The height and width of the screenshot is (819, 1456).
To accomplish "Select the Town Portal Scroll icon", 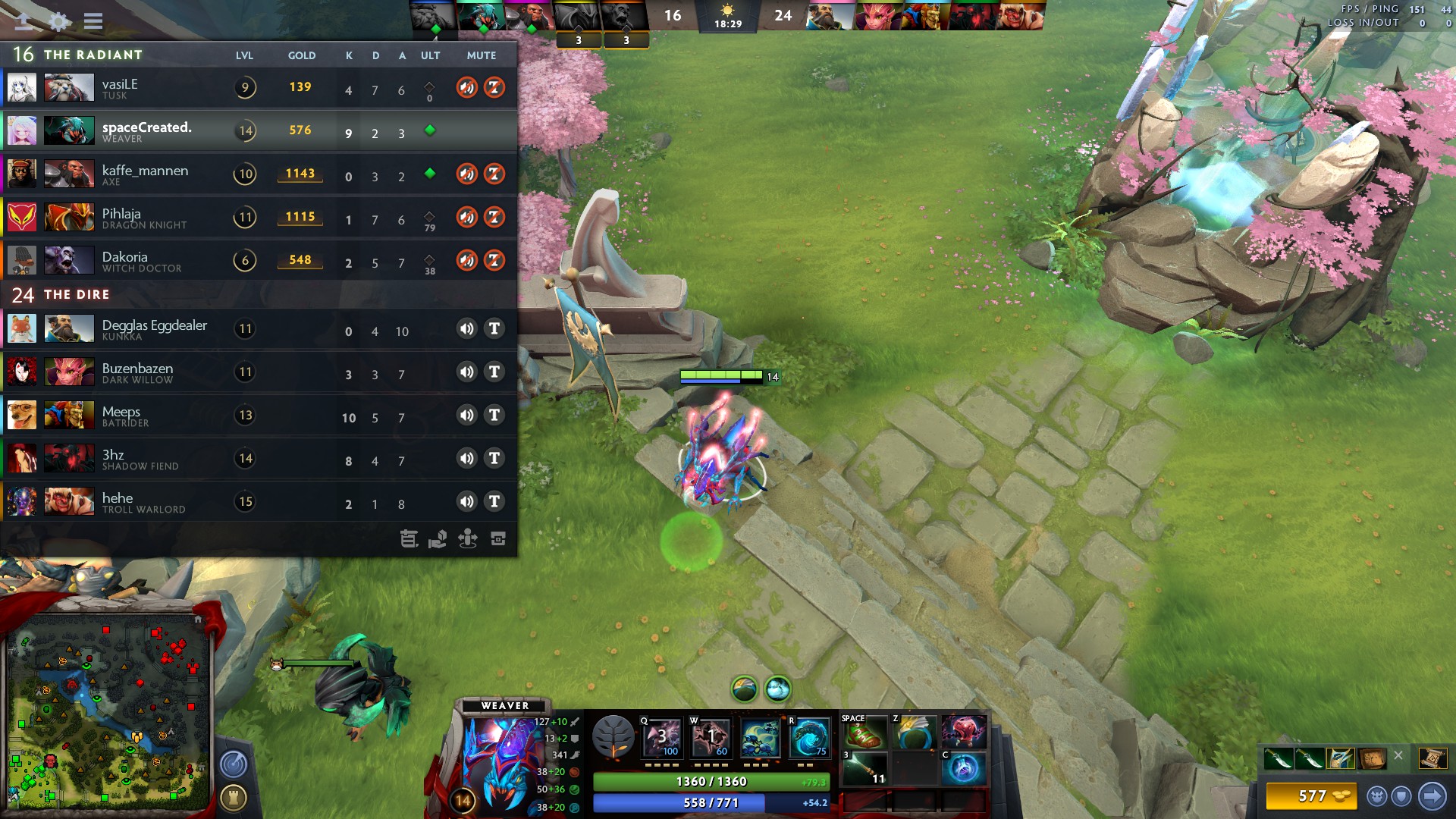I will (1432, 758).
